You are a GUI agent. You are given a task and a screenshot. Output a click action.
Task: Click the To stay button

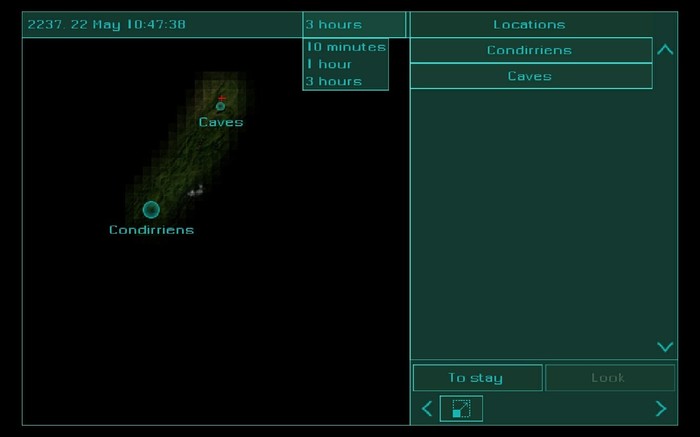[x=477, y=378]
